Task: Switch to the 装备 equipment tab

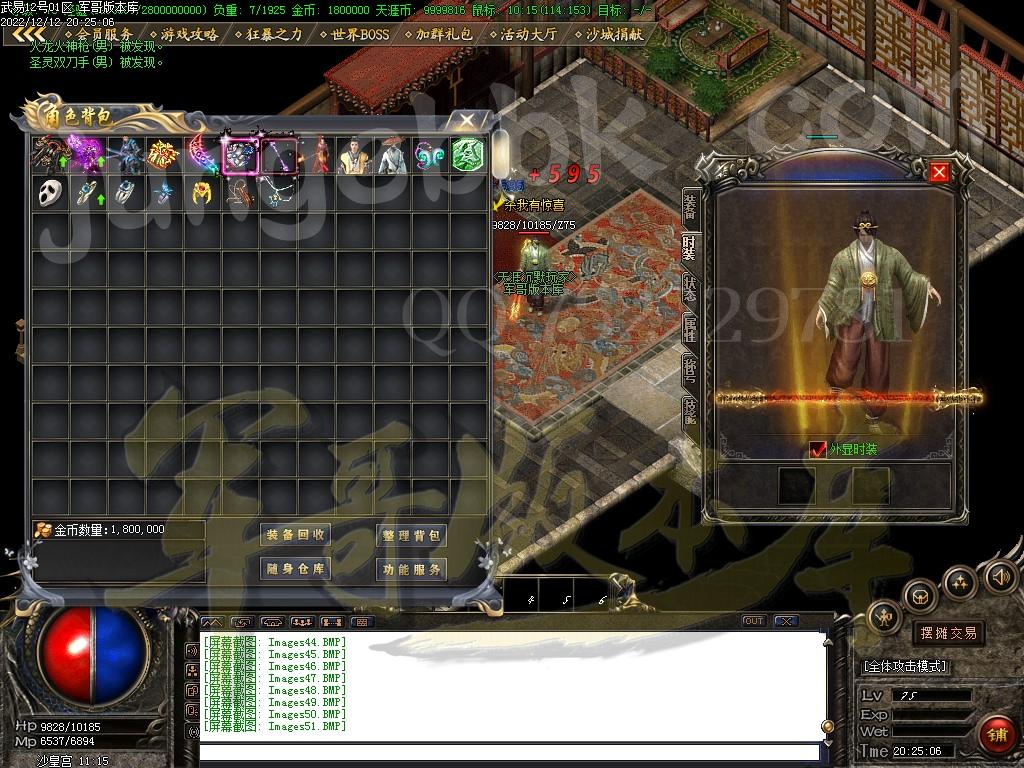Action: point(690,206)
